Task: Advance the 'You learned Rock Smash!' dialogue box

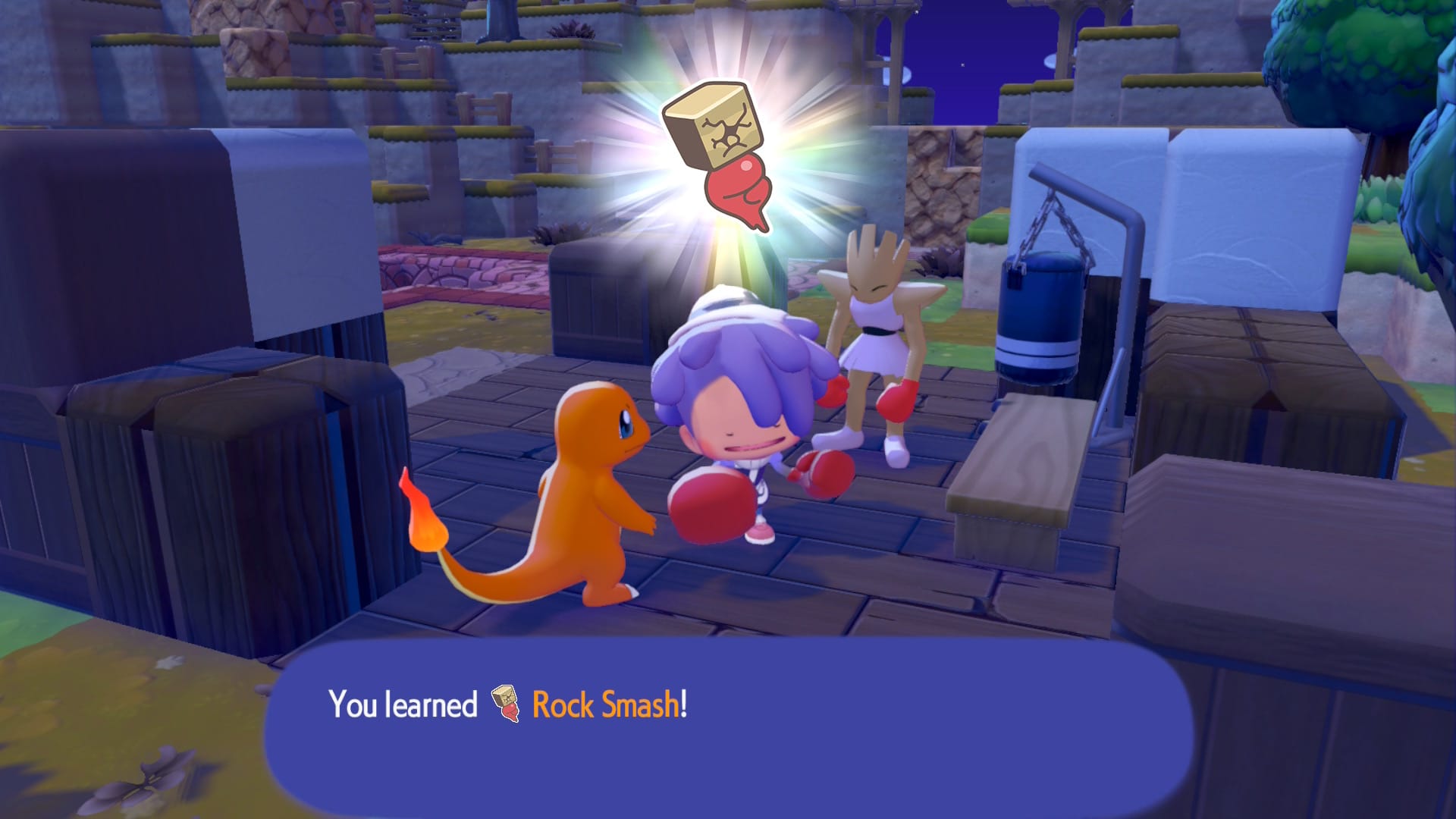Action: (x=728, y=728)
